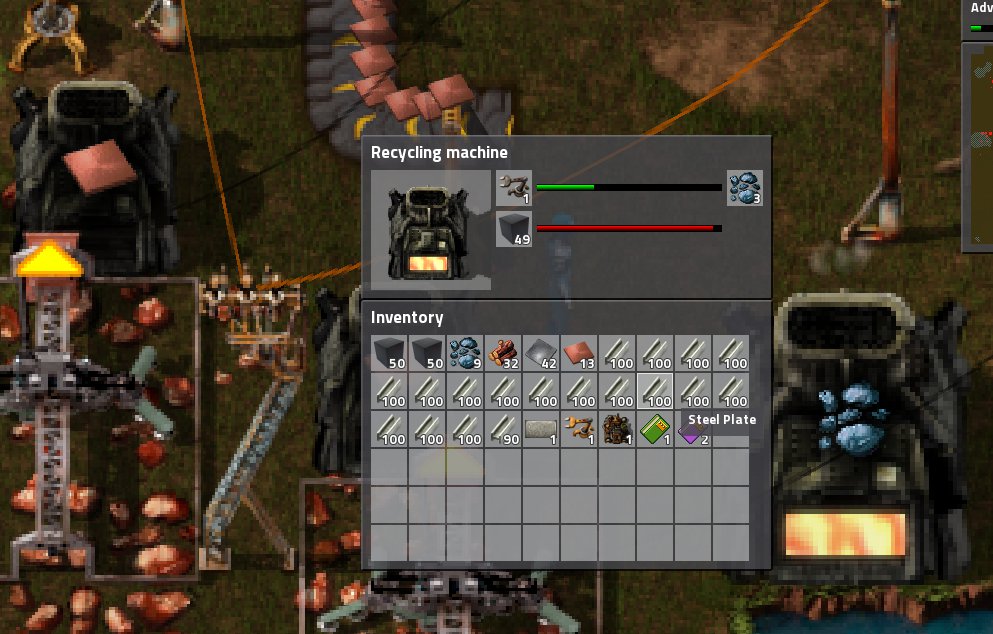Select the assembling machine item slot
The height and width of the screenshot is (634, 993).
[618, 429]
